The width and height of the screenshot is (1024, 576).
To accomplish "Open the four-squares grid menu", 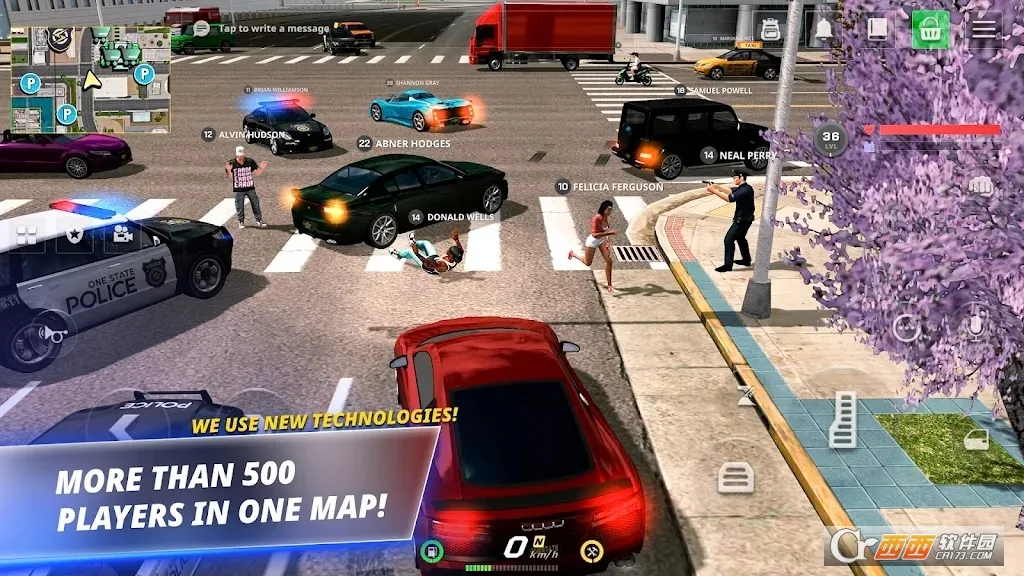I will 26,234.
